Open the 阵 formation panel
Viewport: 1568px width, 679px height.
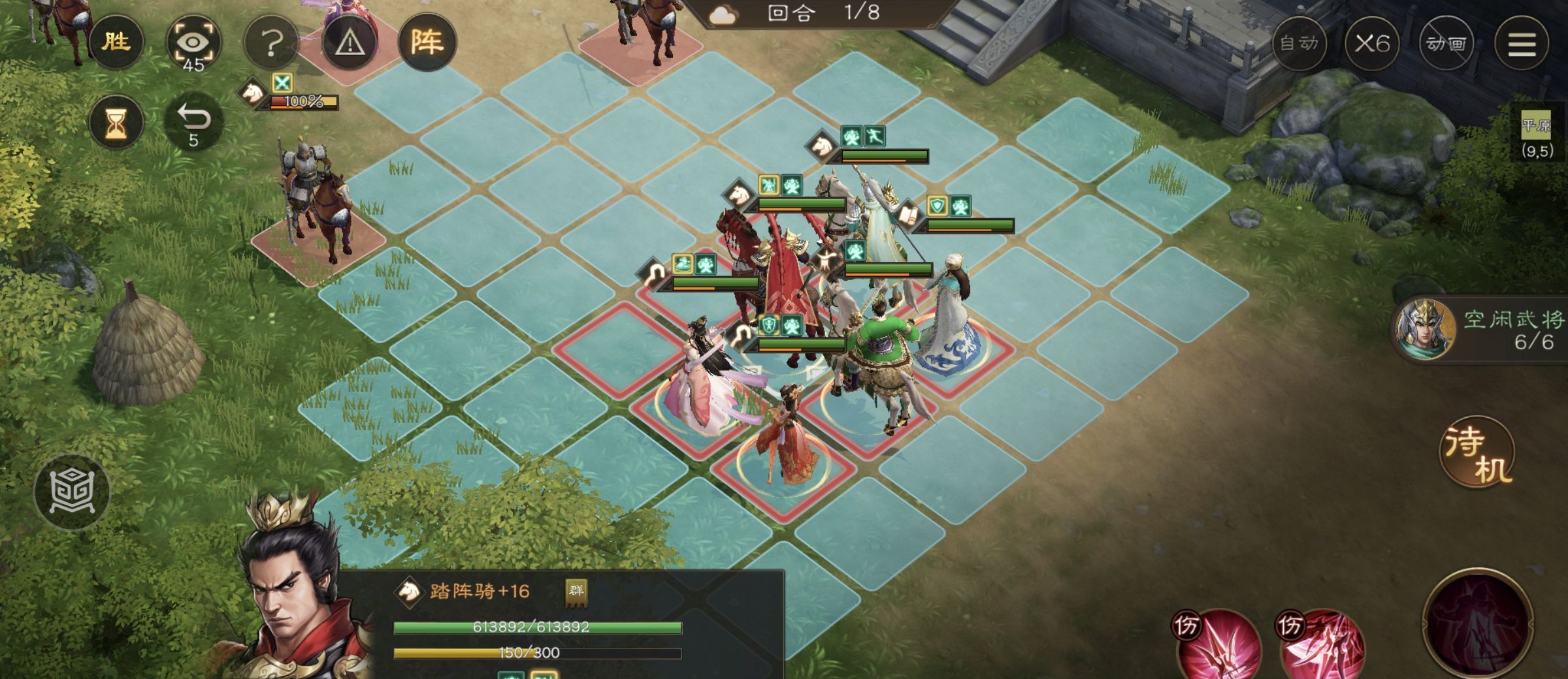tap(431, 40)
